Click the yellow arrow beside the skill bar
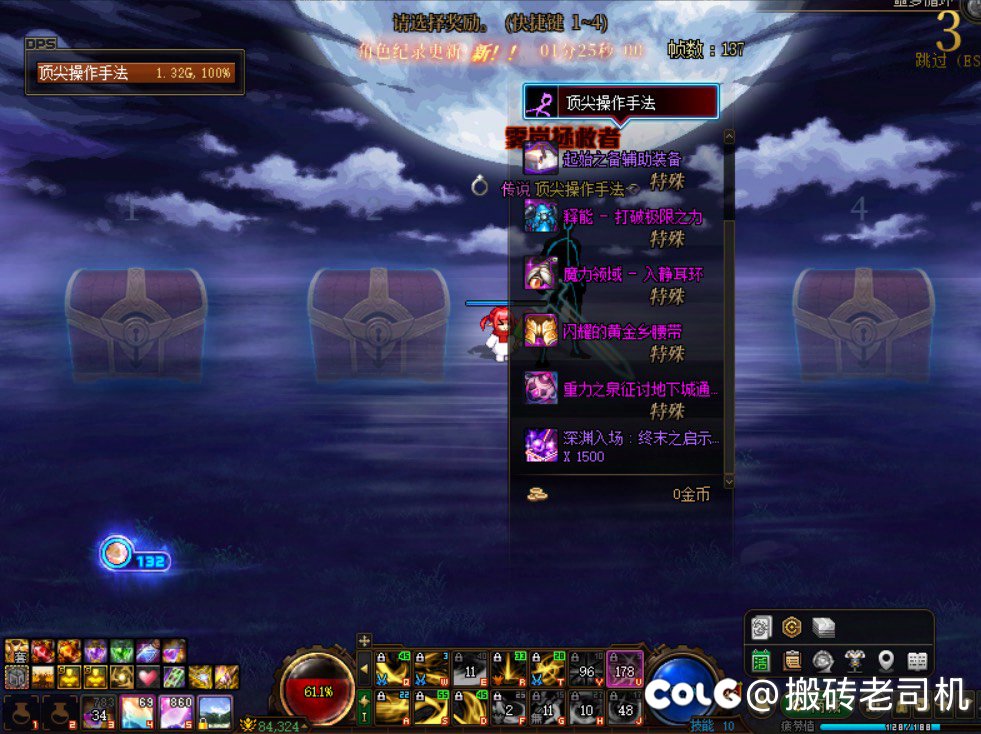The image size is (981, 734). pos(364,669)
